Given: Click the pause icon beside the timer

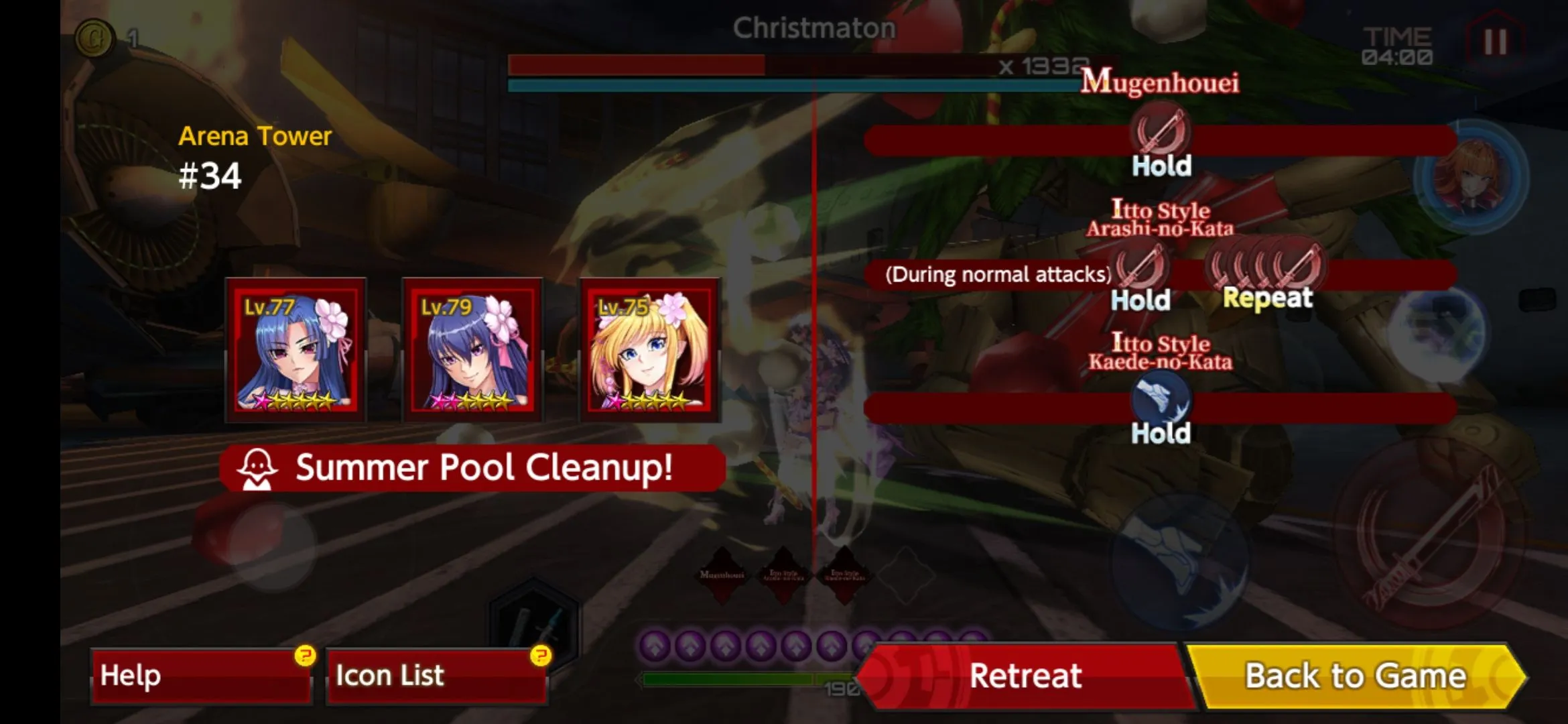Looking at the screenshot, I should click(x=1495, y=43).
